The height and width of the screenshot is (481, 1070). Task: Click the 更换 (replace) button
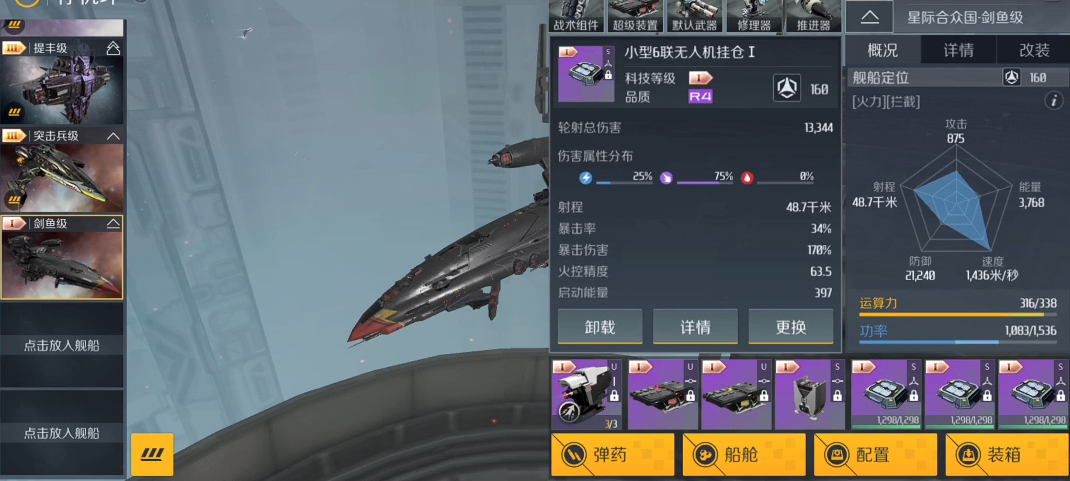(790, 327)
